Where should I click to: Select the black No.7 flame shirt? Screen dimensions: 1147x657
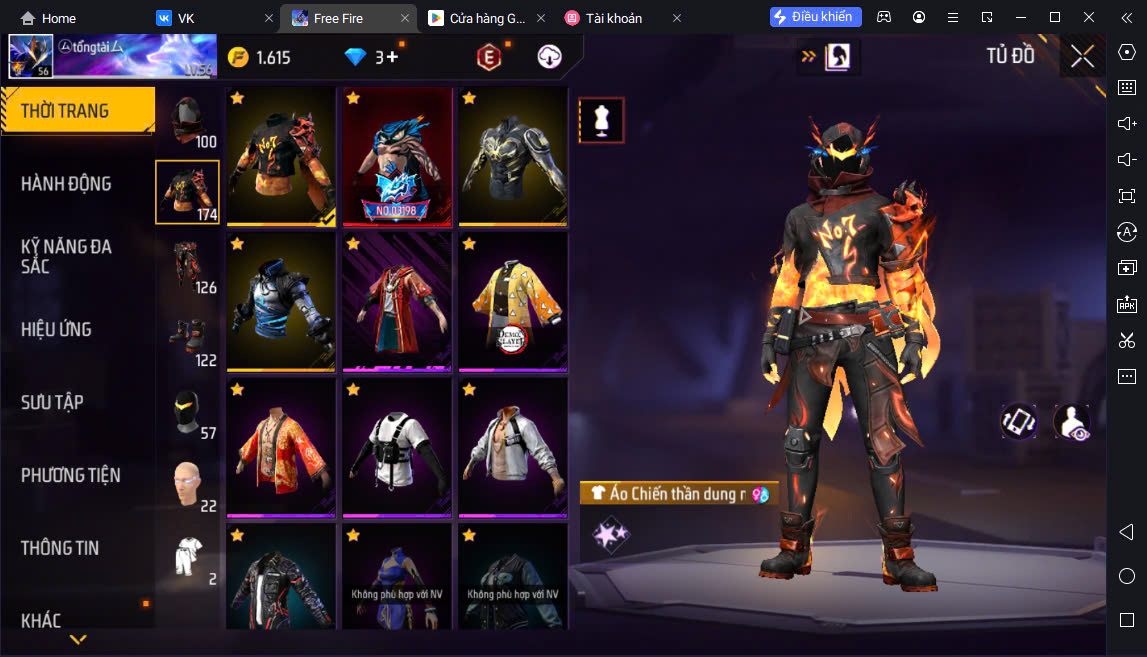(281, 156)
